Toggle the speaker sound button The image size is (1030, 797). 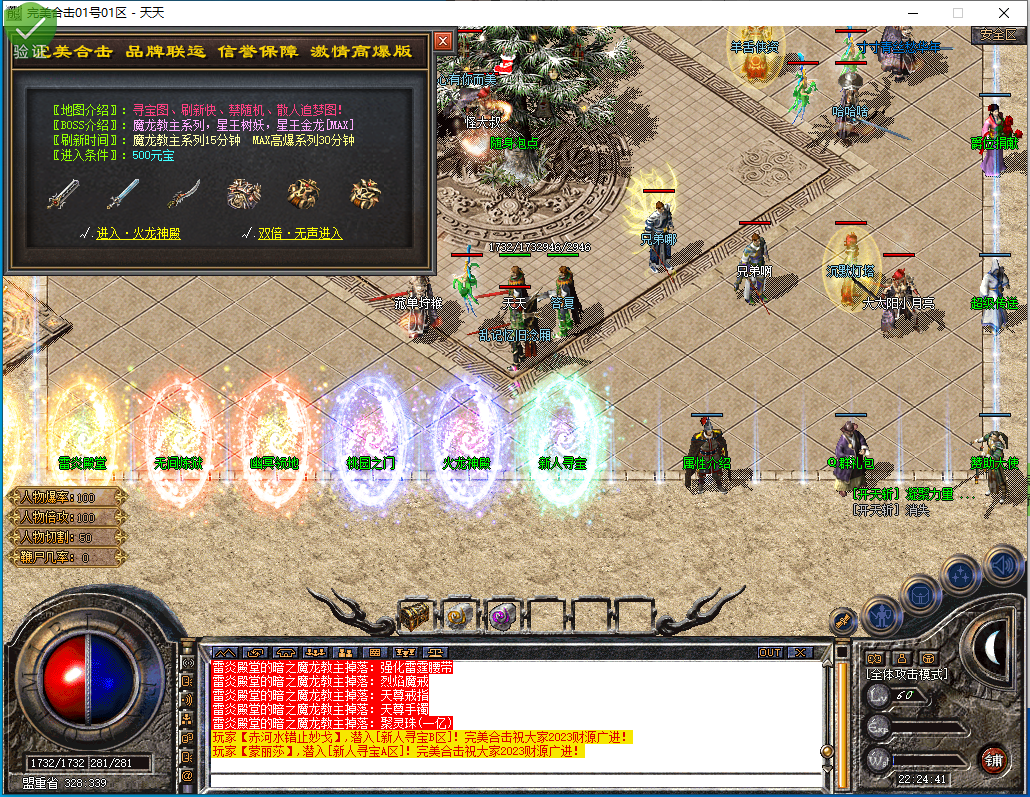click(1002, 563)
